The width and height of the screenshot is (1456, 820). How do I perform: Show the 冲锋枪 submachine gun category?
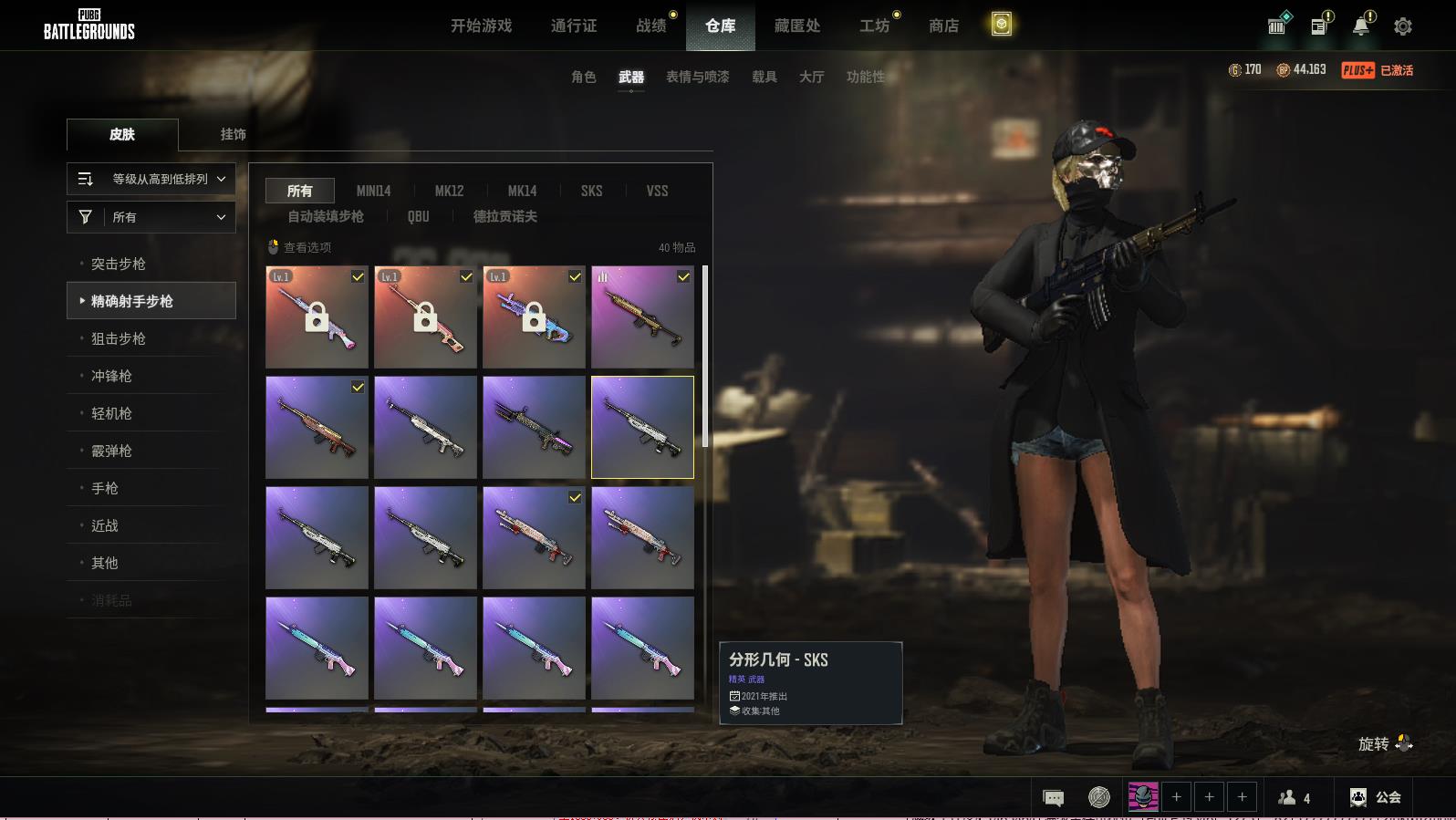click(111, 376)
